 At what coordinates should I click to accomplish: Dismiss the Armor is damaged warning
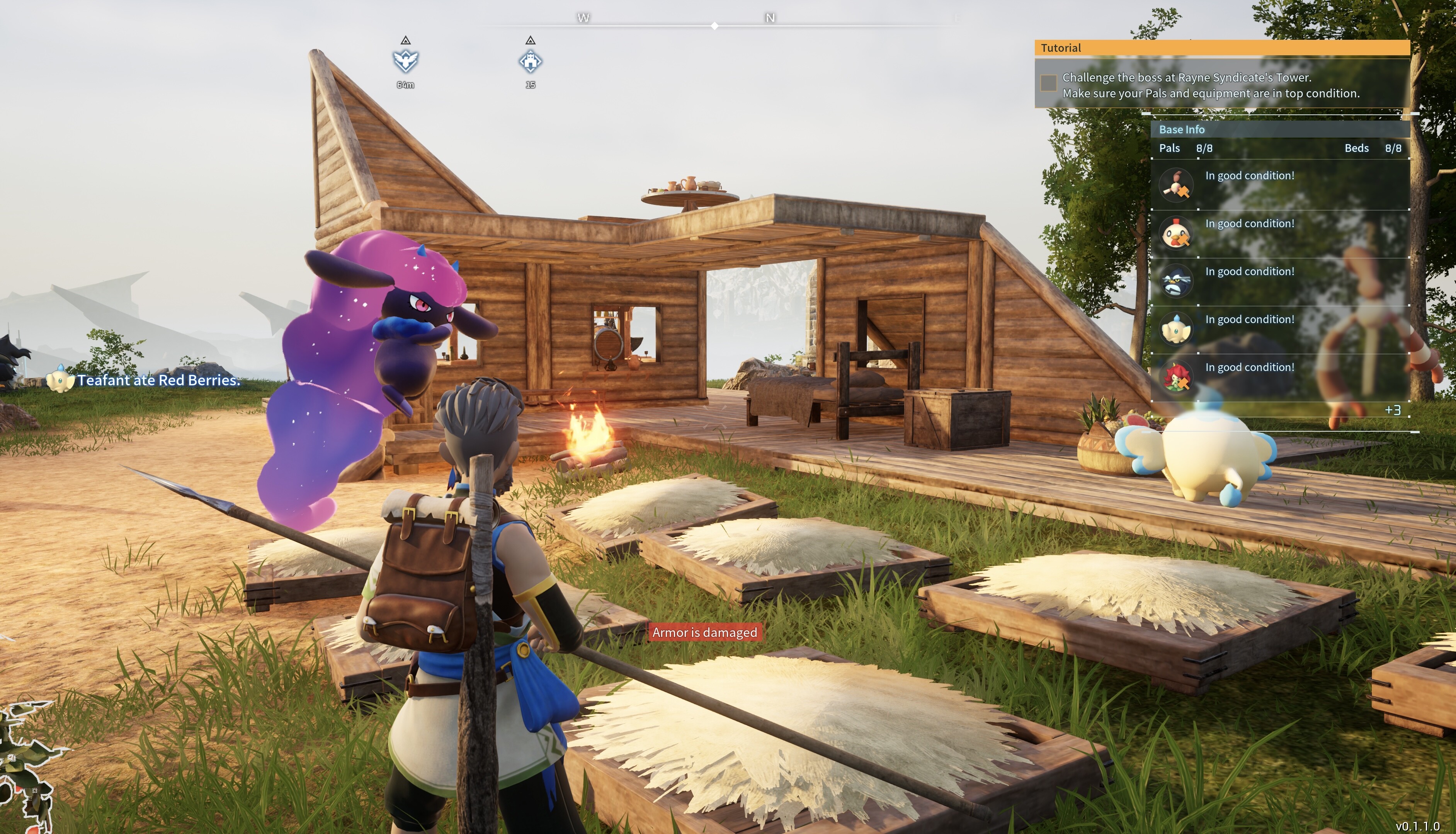704,632
